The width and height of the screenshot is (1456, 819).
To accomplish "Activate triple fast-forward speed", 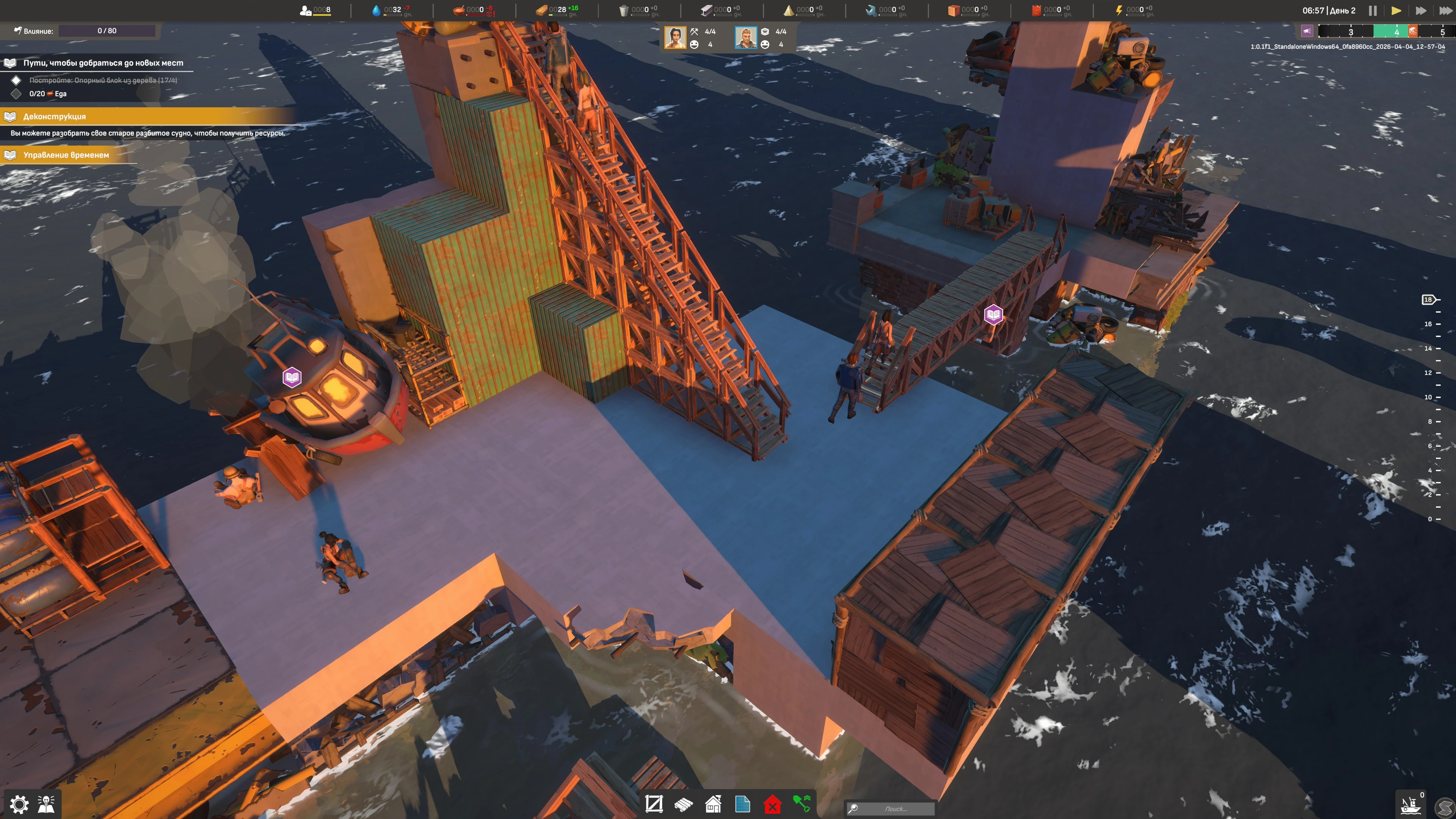I will 1445,11.
